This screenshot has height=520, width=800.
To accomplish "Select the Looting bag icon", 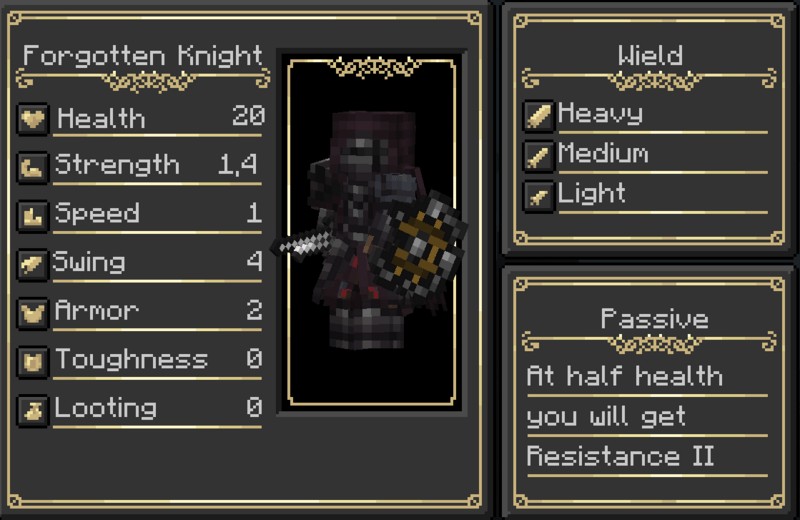I will pyautogui.click(x=33, y=409).
